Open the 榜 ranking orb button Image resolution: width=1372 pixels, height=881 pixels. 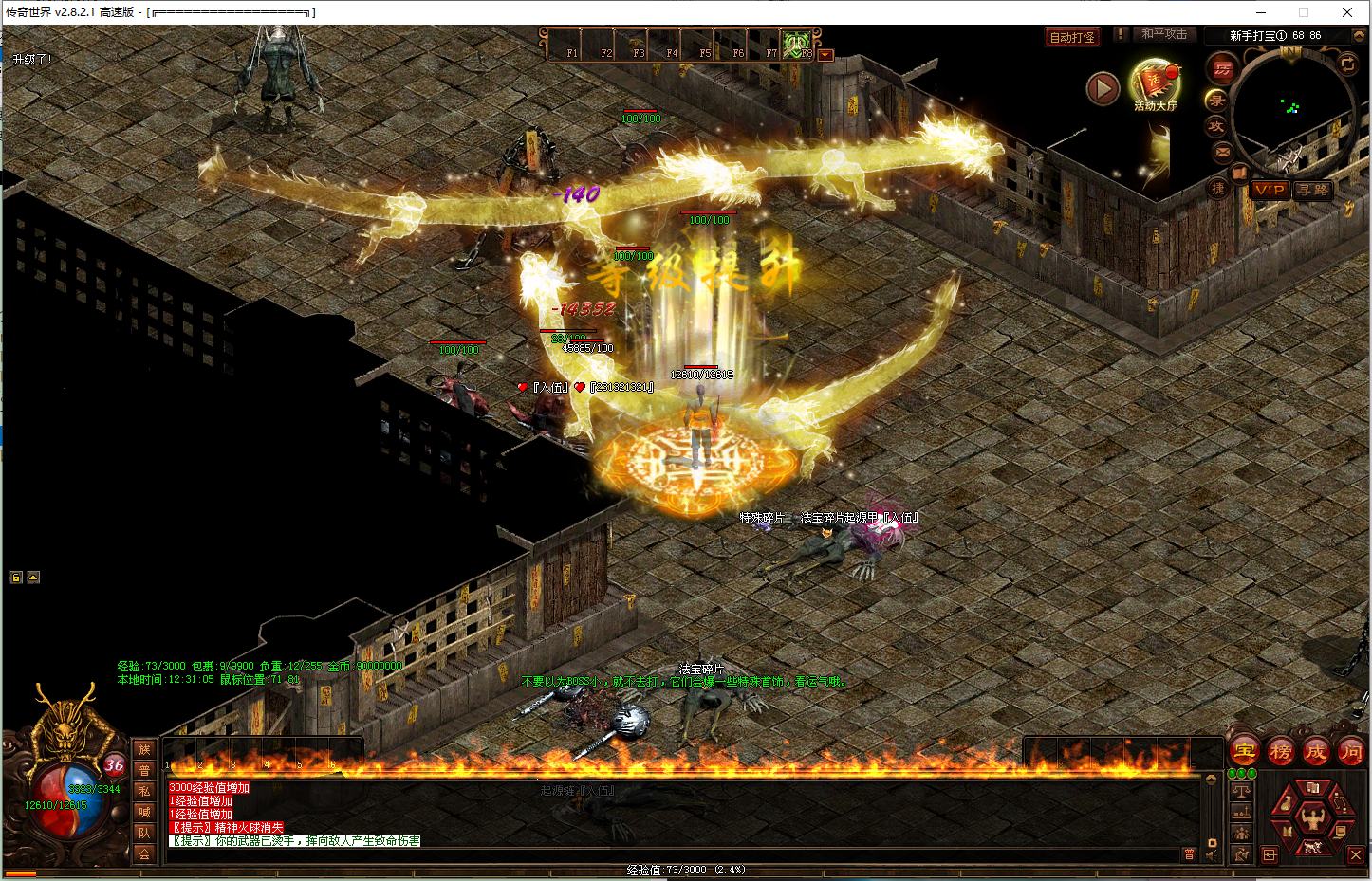tap(1281, 752)
